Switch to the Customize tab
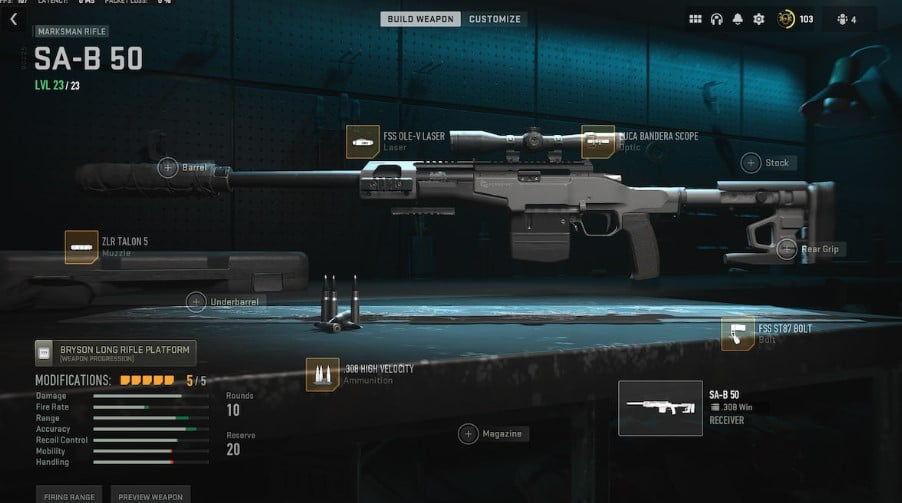 coord(494,19)
